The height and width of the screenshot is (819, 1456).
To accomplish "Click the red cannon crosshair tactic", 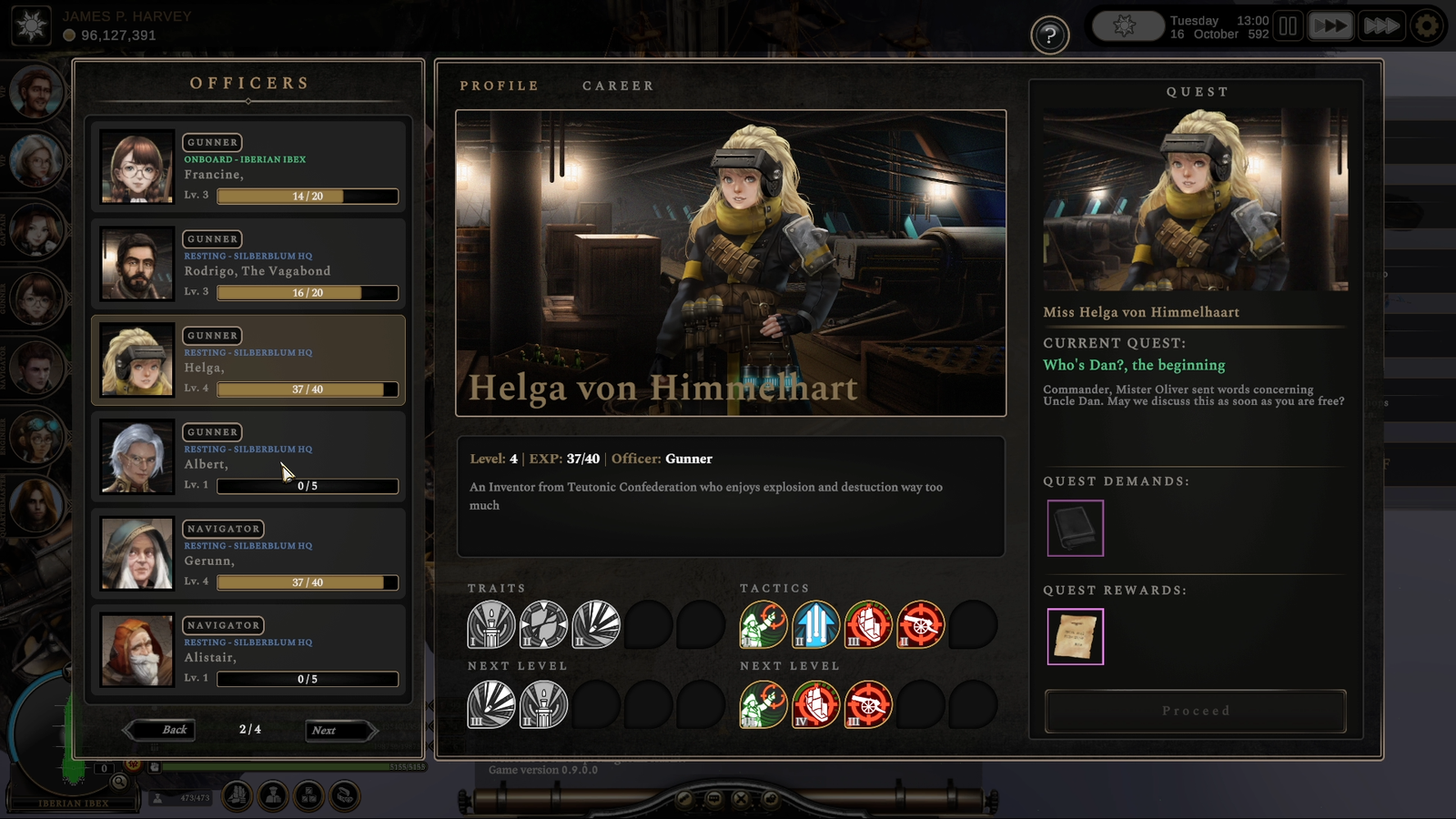I will 920,625.
